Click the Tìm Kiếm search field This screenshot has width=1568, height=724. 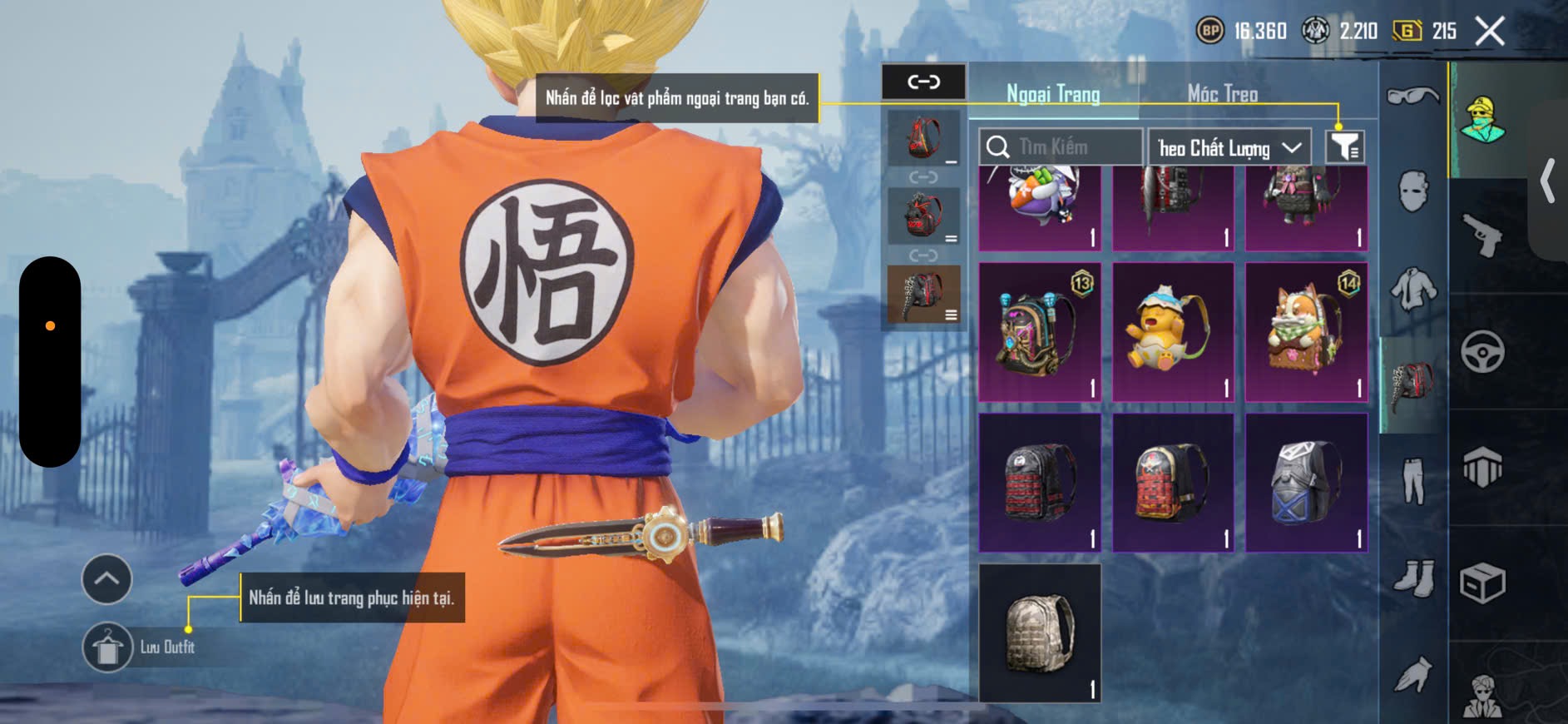(x=1060, y=147)
